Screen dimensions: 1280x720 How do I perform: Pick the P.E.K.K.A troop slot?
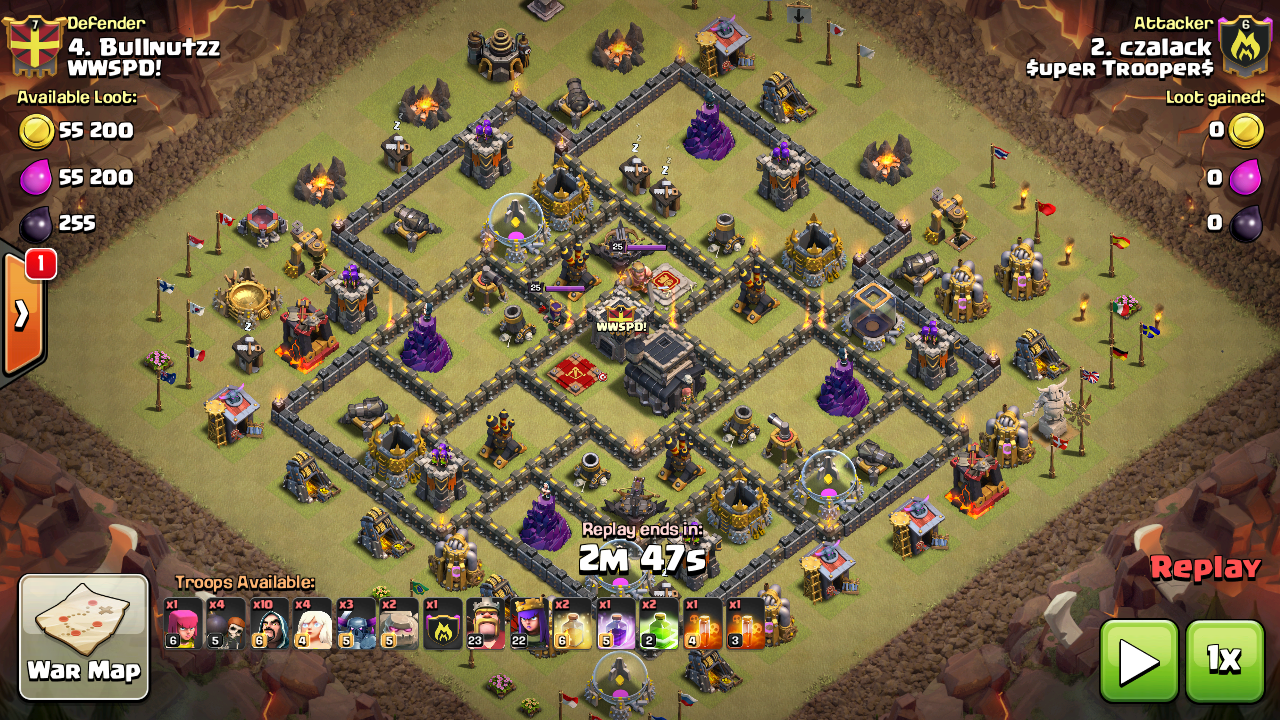356,624
